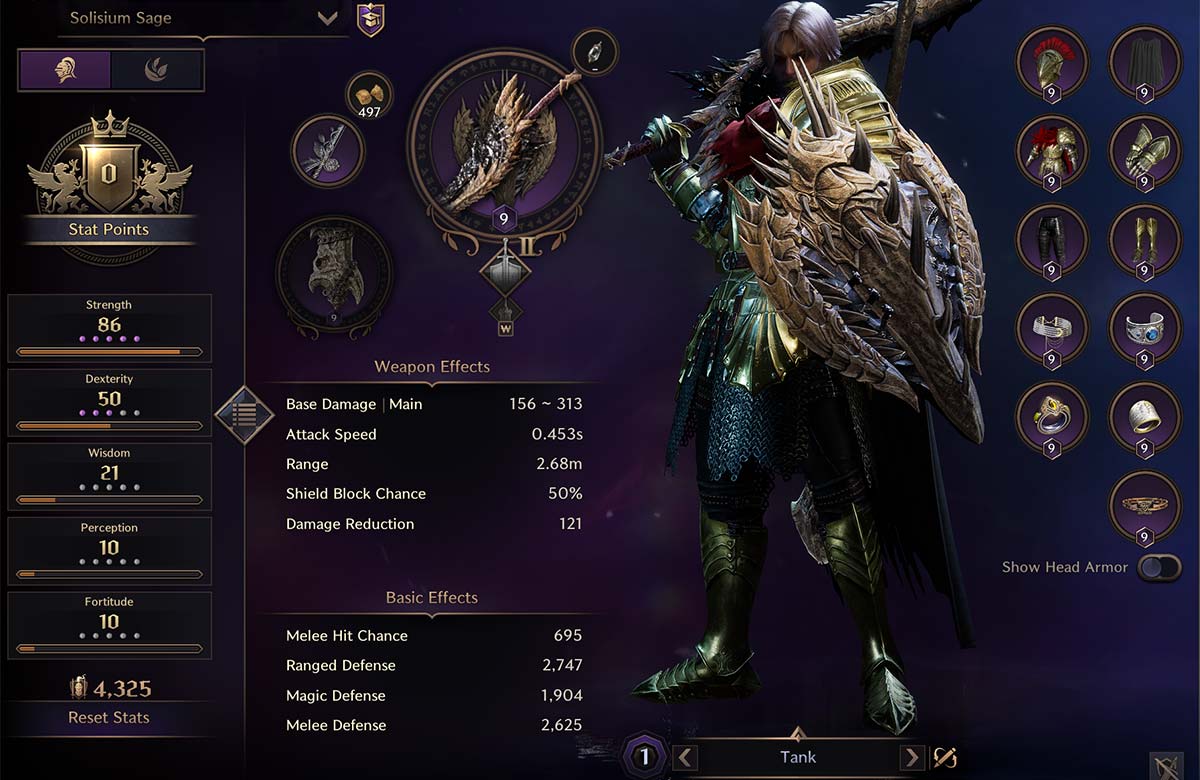Select the Strength stat row
This screenshot has width=1200, height=780.
110,328
